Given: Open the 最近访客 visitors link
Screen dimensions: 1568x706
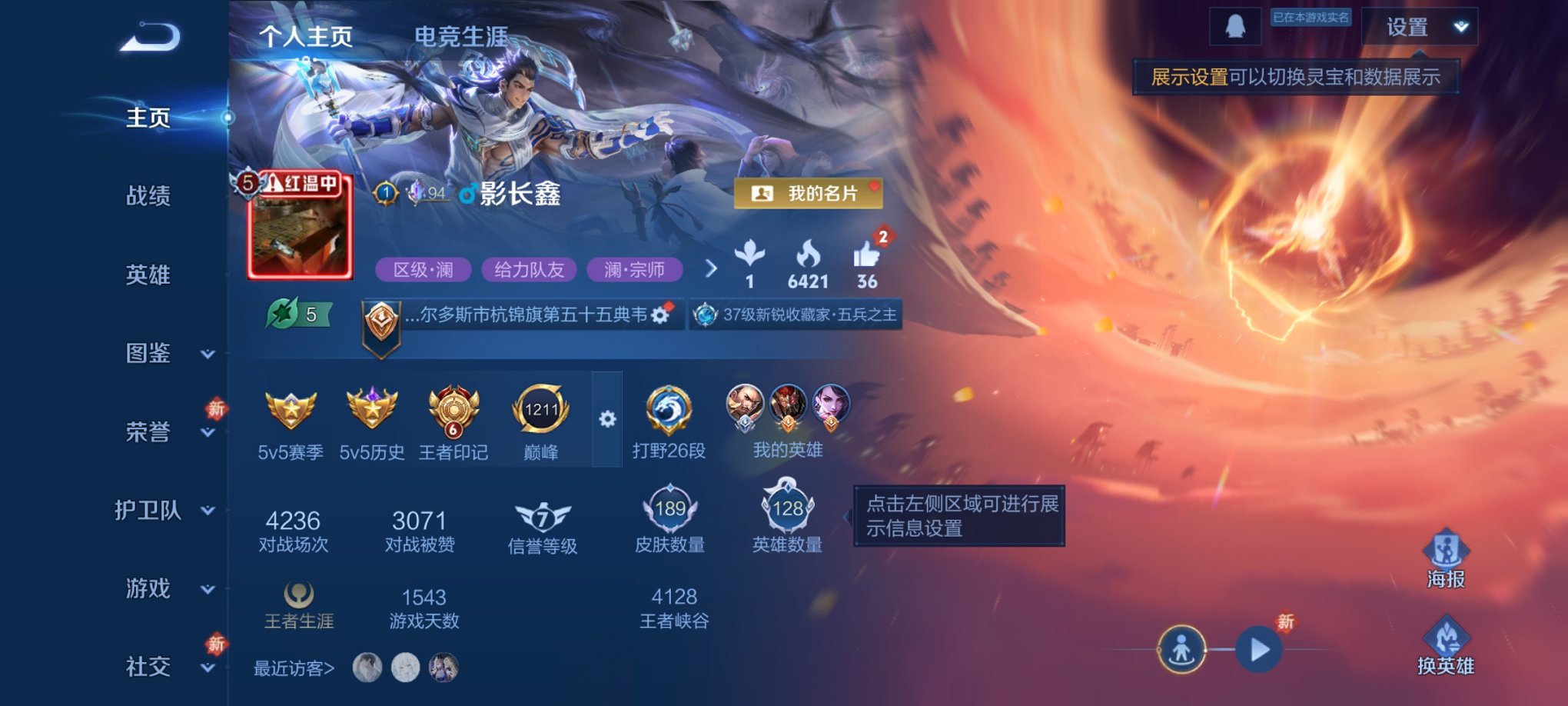Looking at the screenshot, I should 292,669.
